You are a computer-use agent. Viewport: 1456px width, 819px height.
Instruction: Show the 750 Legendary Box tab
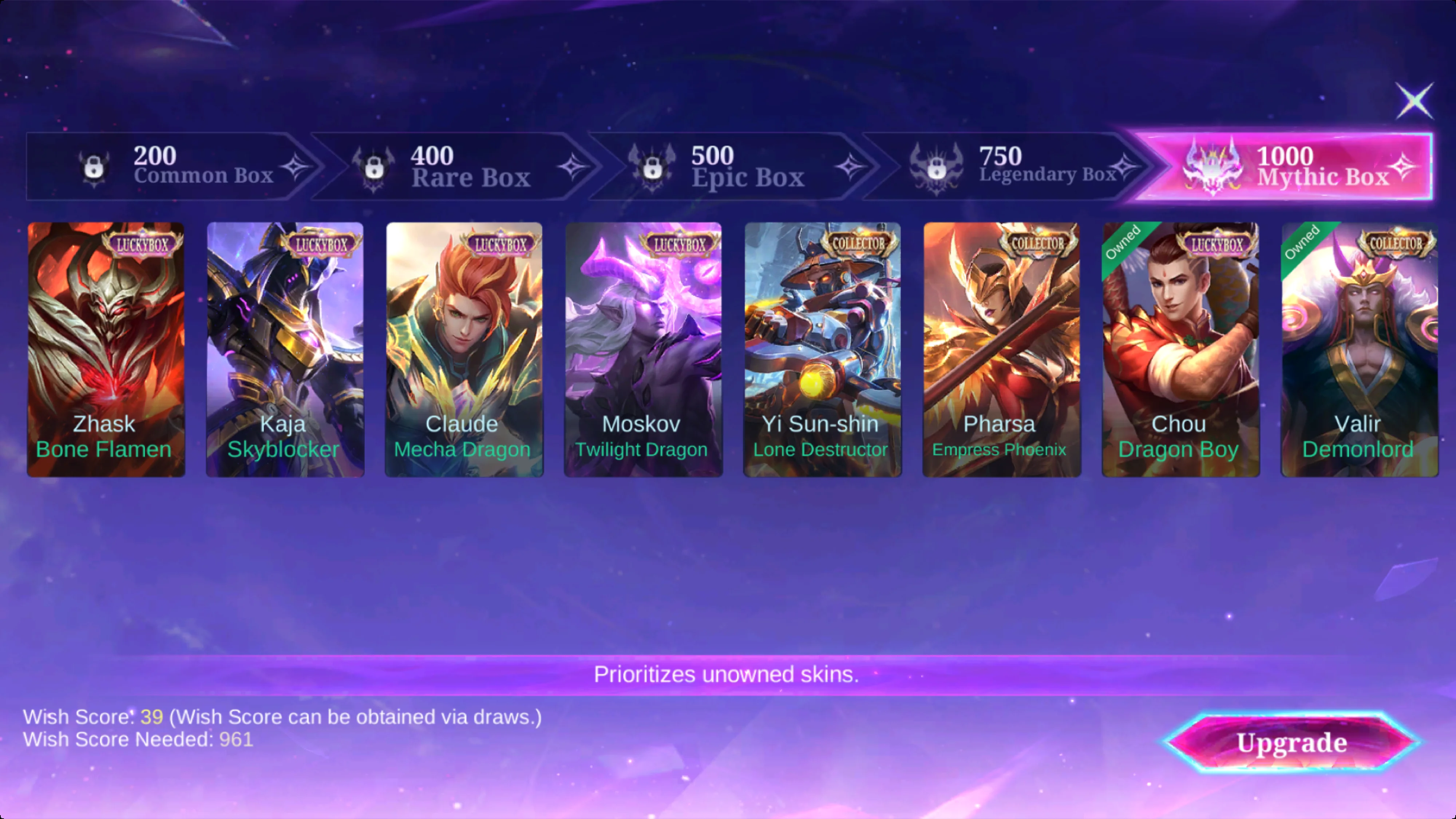pyautogui.click(x=1012, y=166)
